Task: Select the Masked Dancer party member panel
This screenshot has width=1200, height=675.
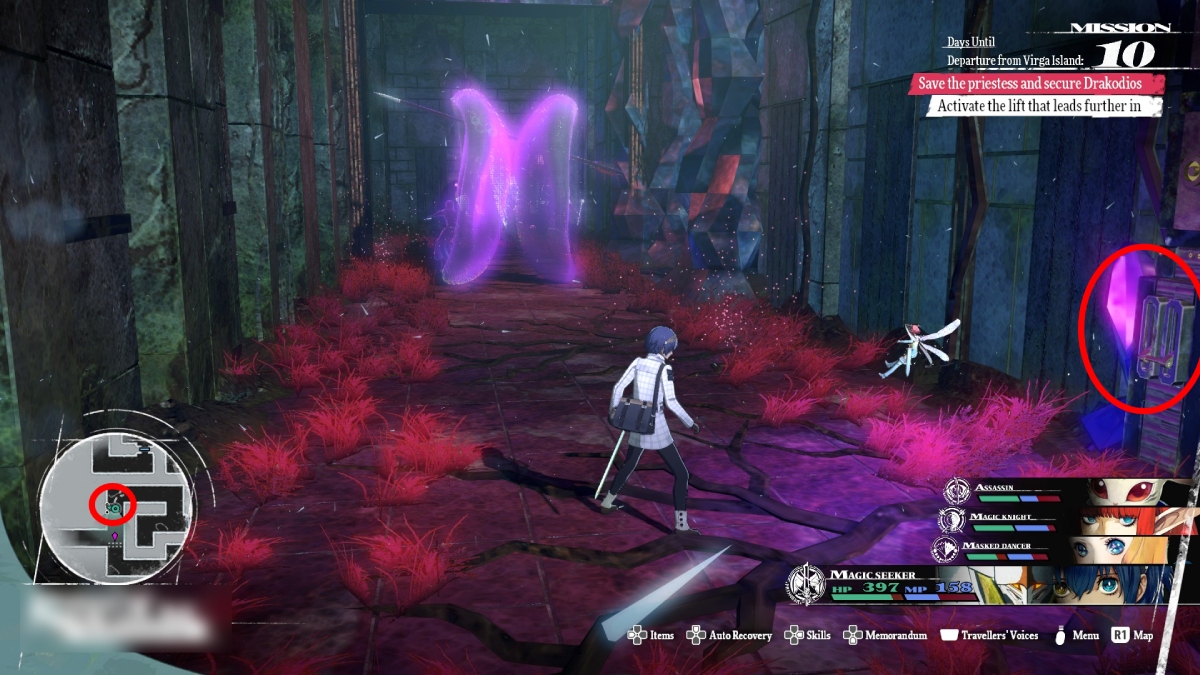Action: [1065, 550]
